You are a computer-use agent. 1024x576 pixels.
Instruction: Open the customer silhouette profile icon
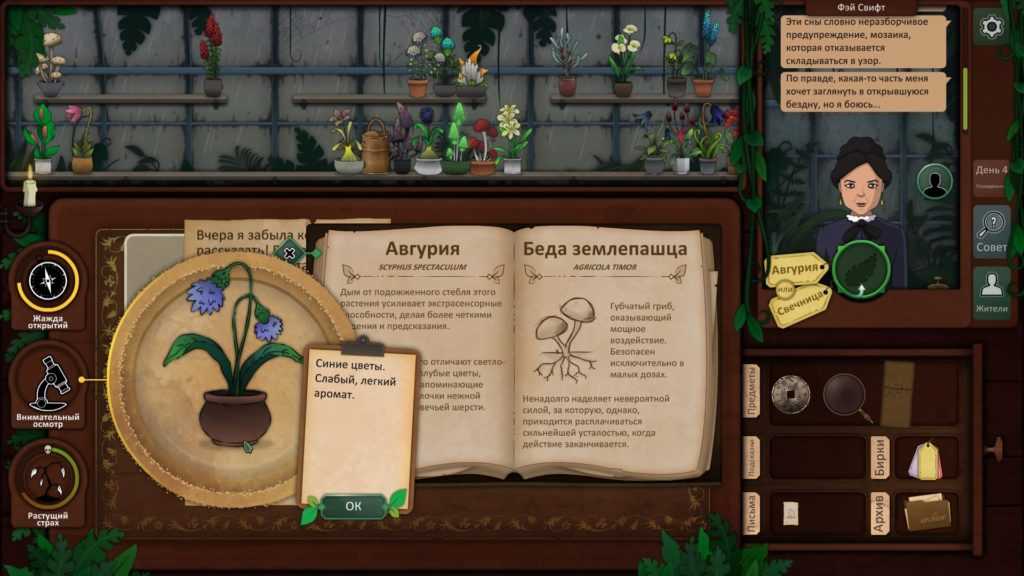pos(935,181)
